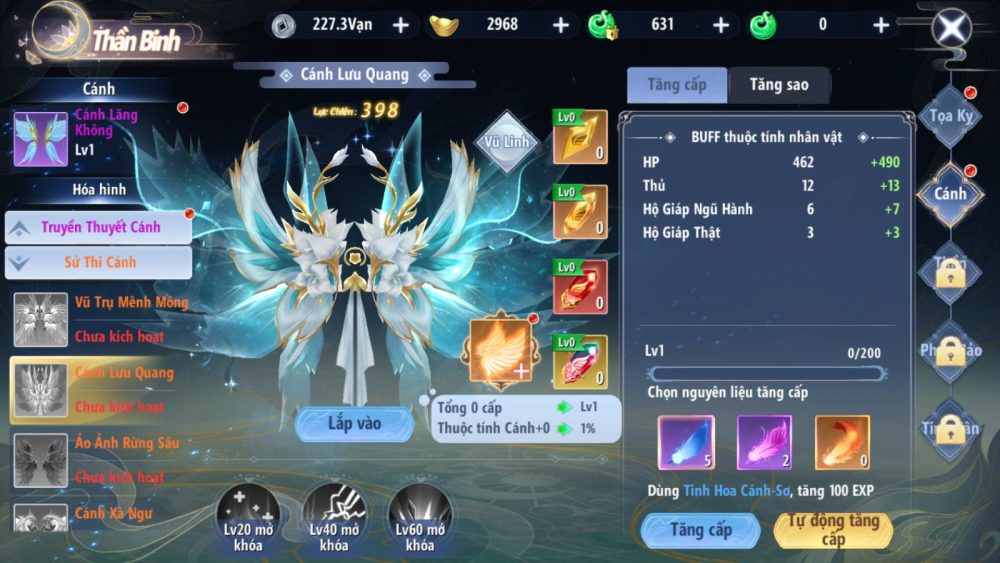Click the Tăng cấp upgrade button

[701, 530]
